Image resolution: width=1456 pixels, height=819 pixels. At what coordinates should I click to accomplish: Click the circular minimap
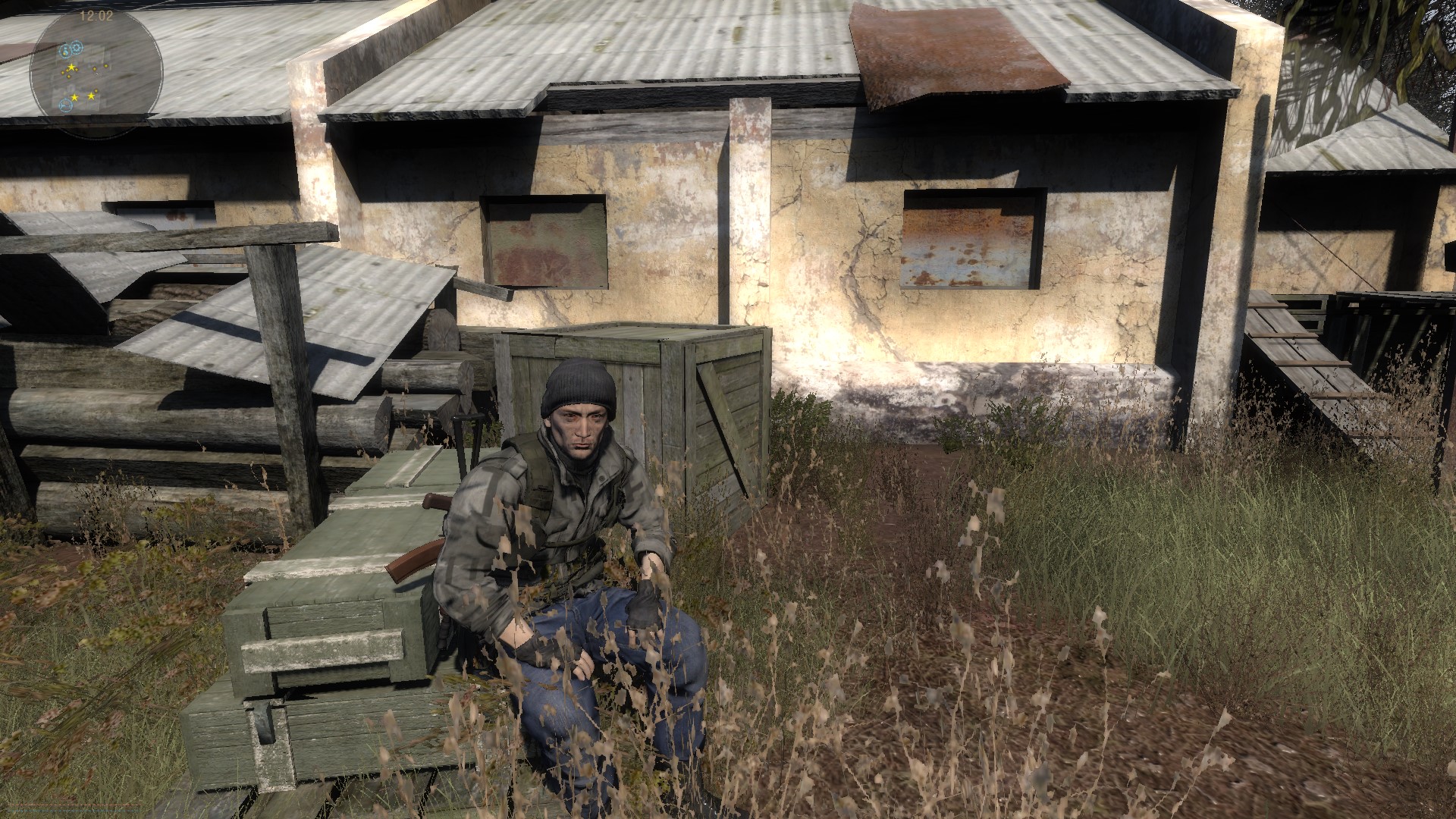point(96,72)
